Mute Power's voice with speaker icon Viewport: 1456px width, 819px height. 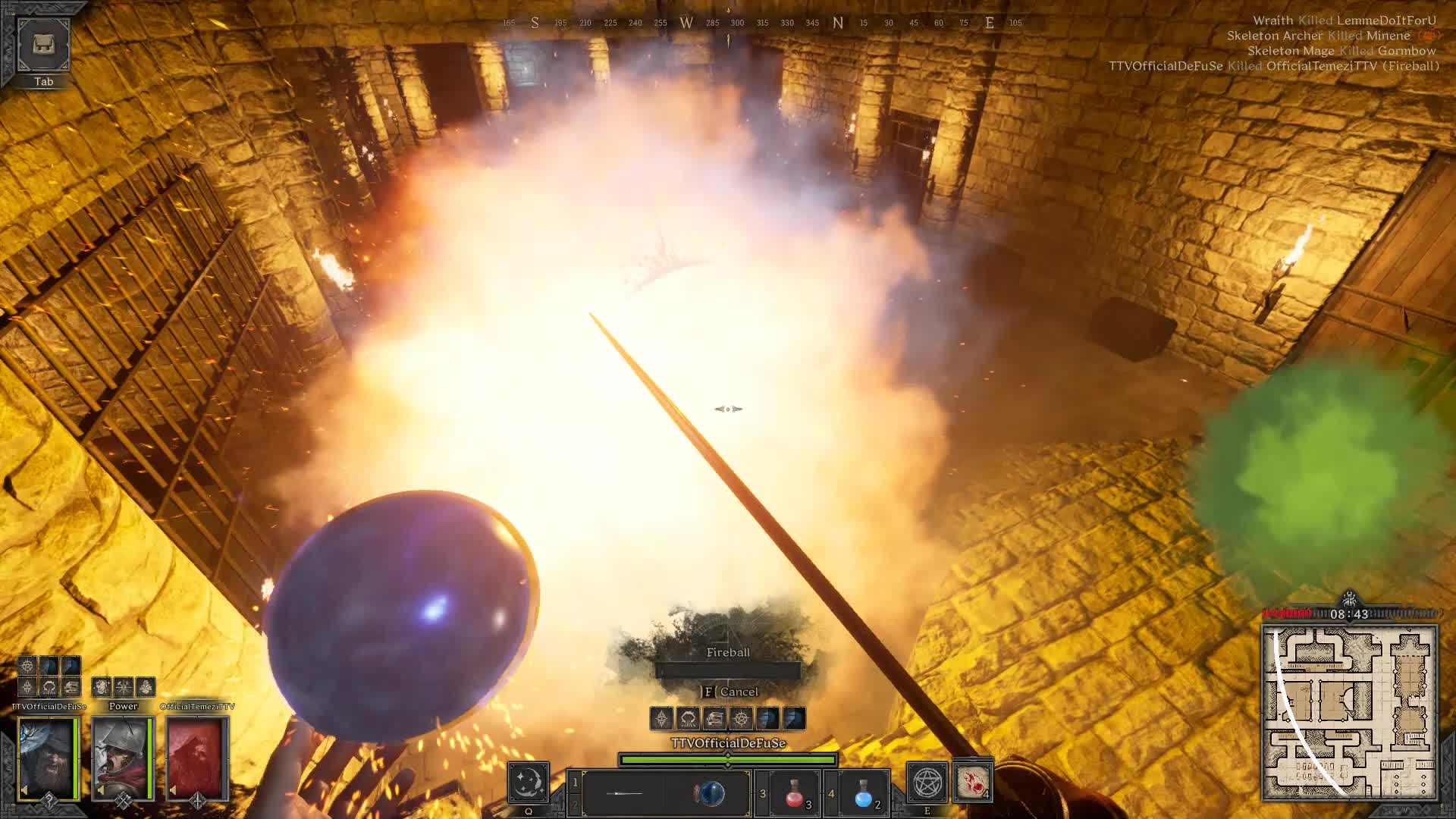(102, 790)
